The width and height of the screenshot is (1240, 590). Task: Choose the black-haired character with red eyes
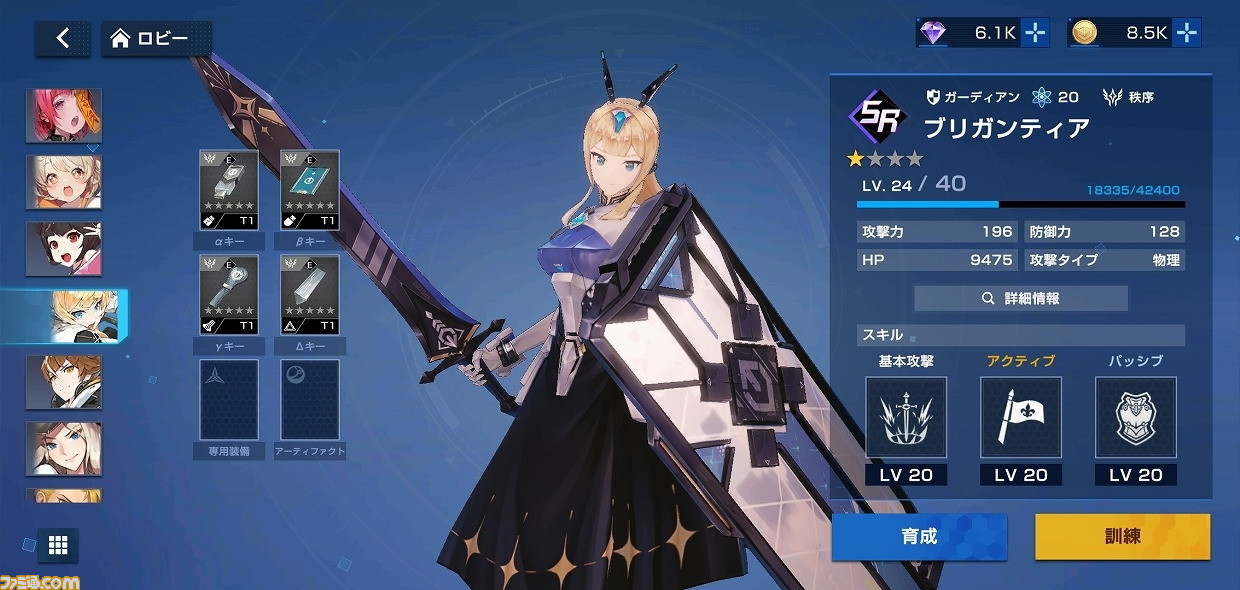(65, 249)
